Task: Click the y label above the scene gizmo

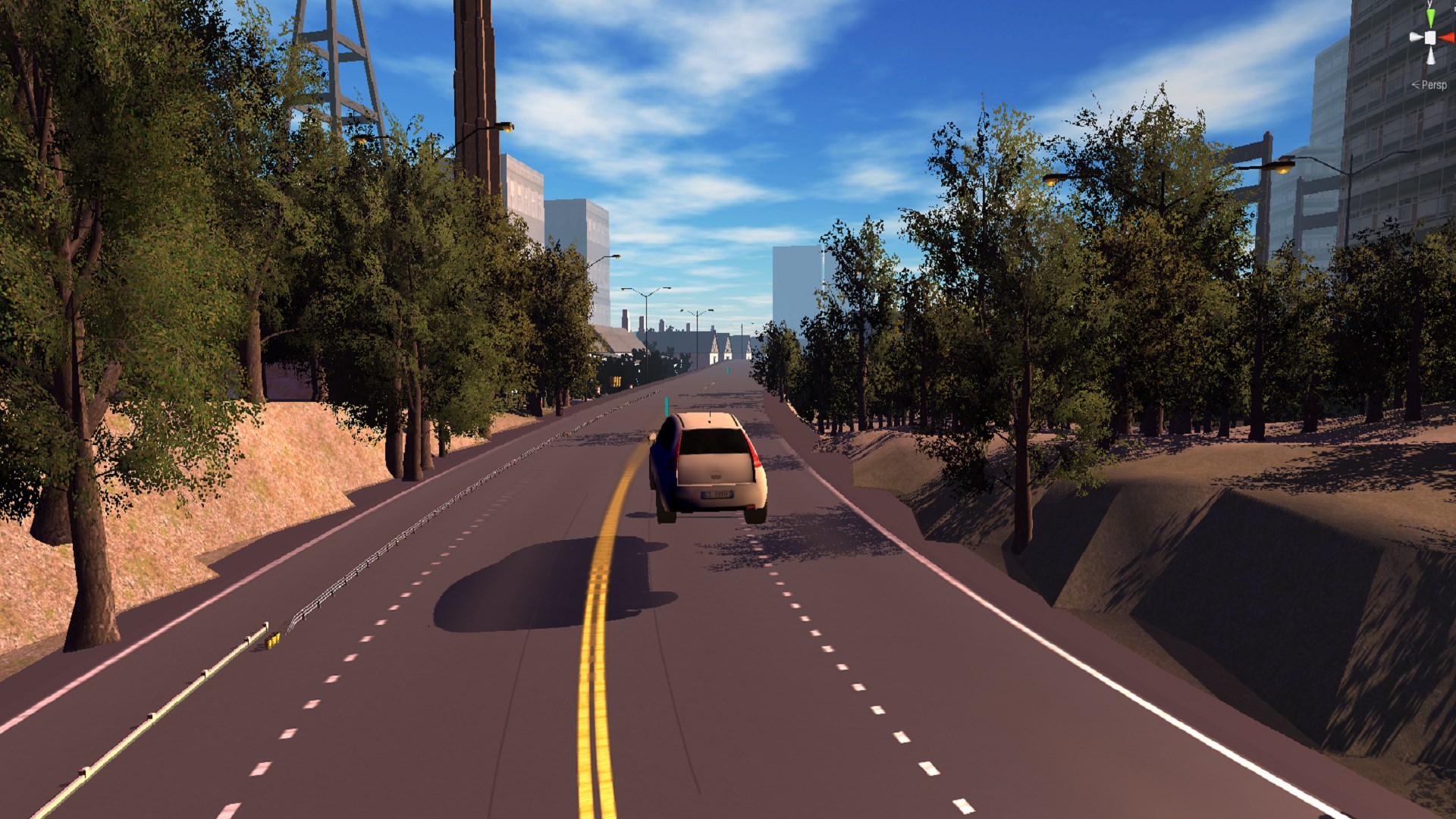Action: tap(1429, 4)
